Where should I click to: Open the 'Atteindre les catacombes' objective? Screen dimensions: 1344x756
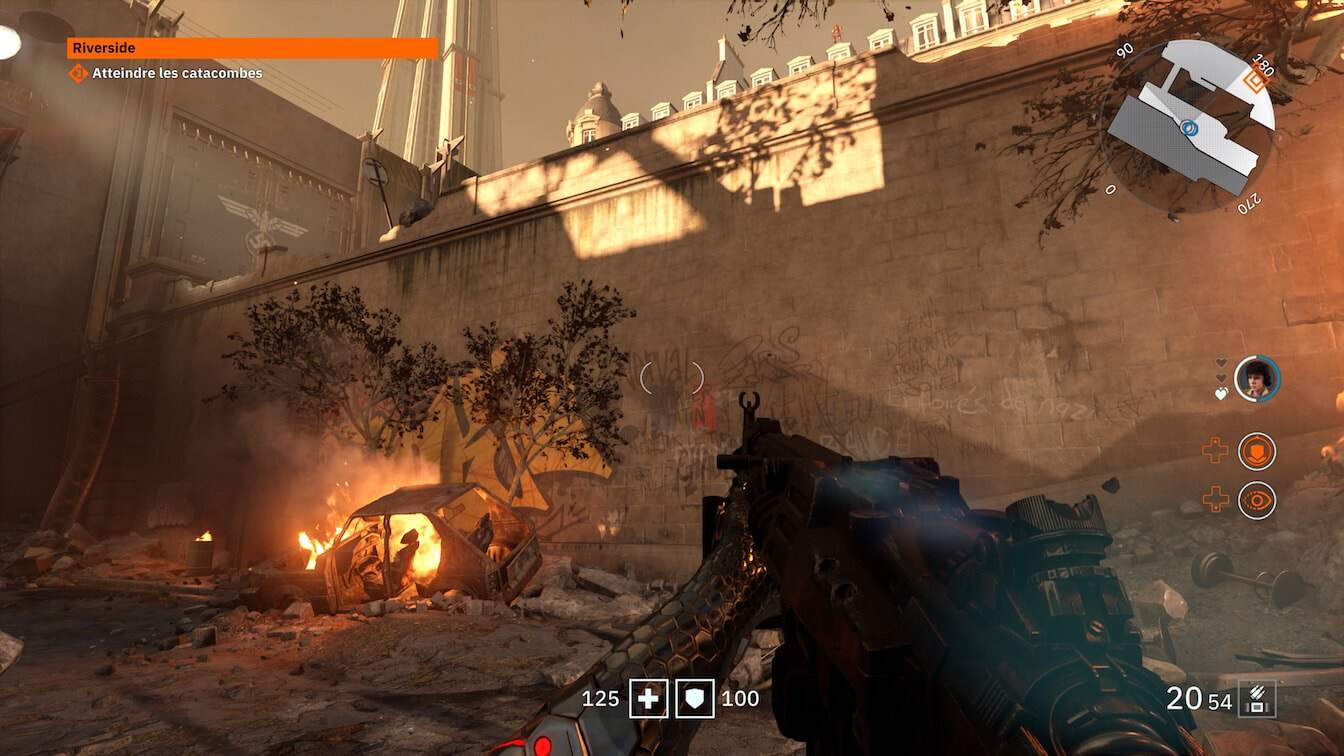177,73
